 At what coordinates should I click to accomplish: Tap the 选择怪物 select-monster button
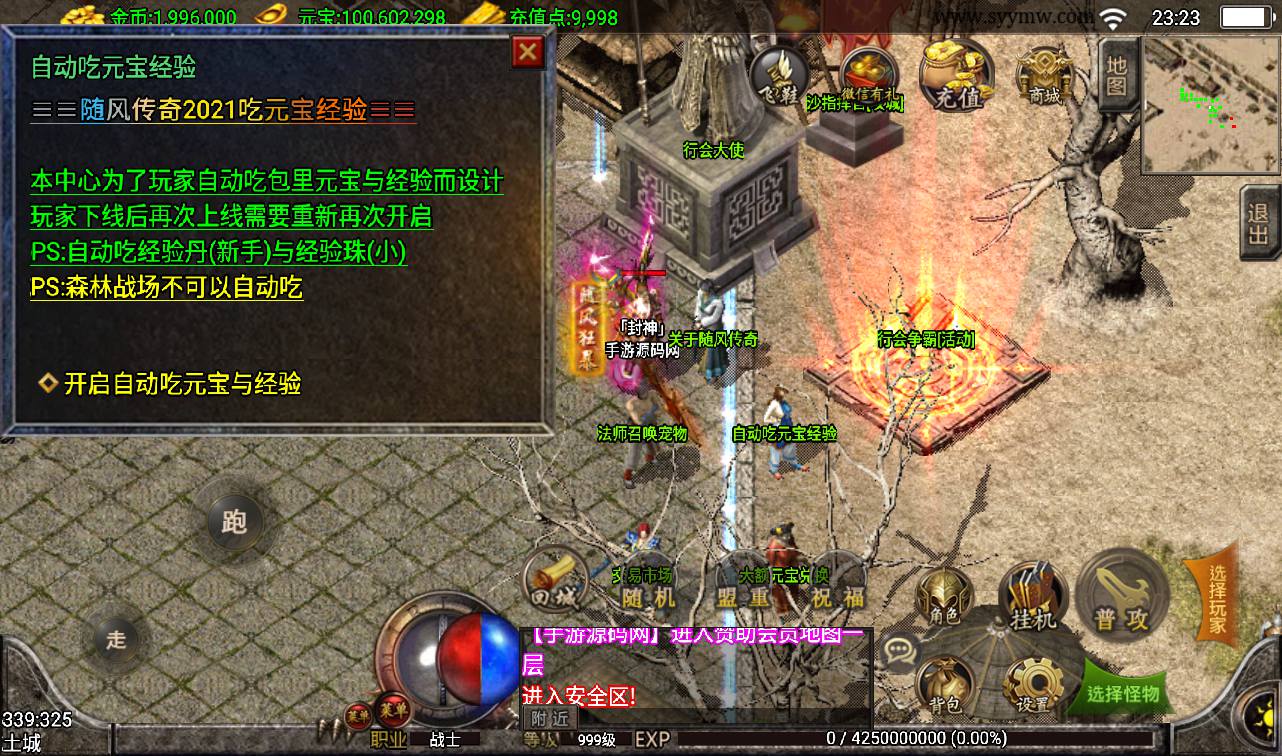point(1123,692)
